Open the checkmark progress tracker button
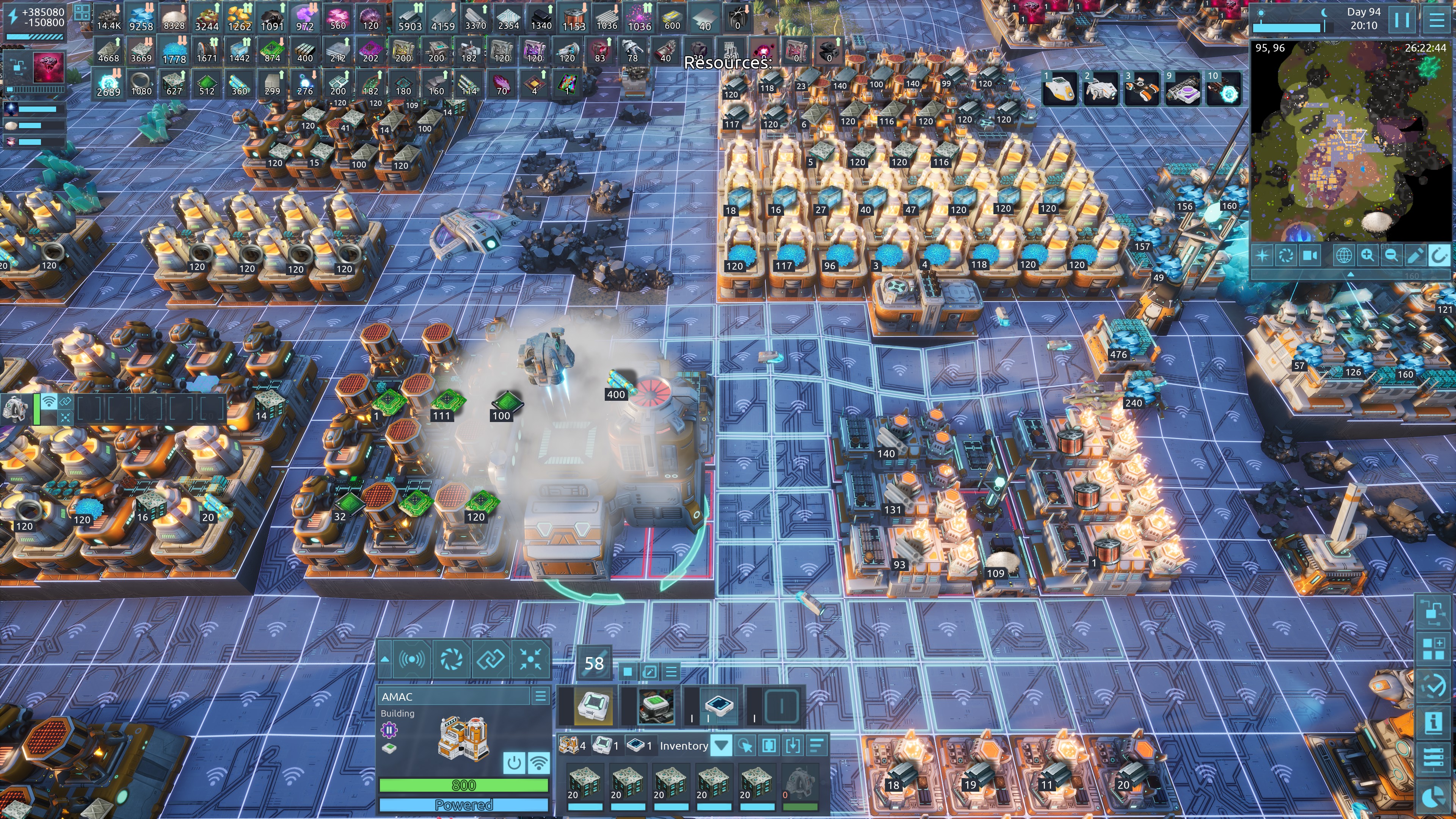 click(x=1433, y=685)
